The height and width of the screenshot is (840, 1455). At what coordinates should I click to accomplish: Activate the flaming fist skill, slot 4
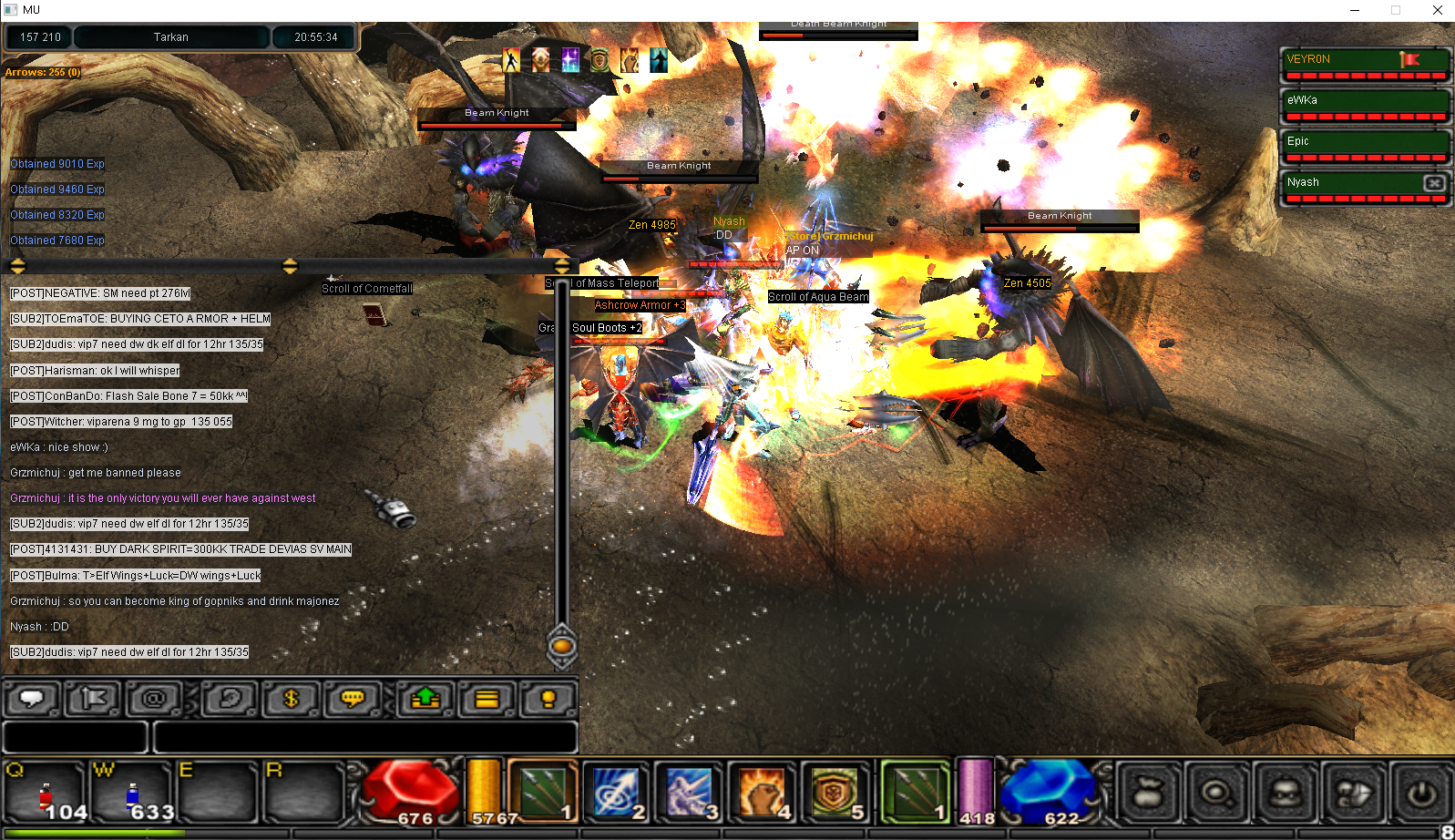coord(762,791)
